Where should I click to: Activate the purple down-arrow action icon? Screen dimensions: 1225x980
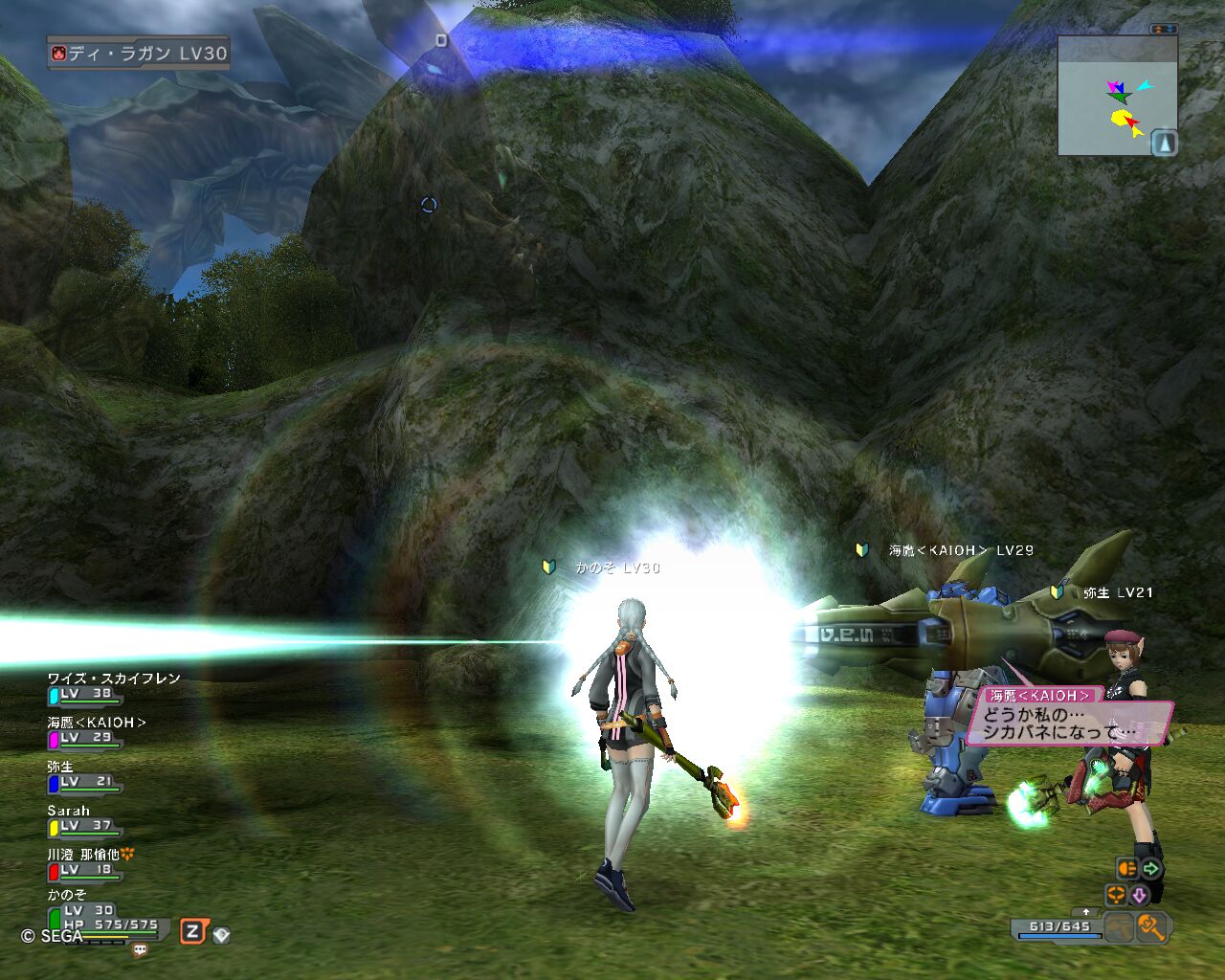point(1139,896)
